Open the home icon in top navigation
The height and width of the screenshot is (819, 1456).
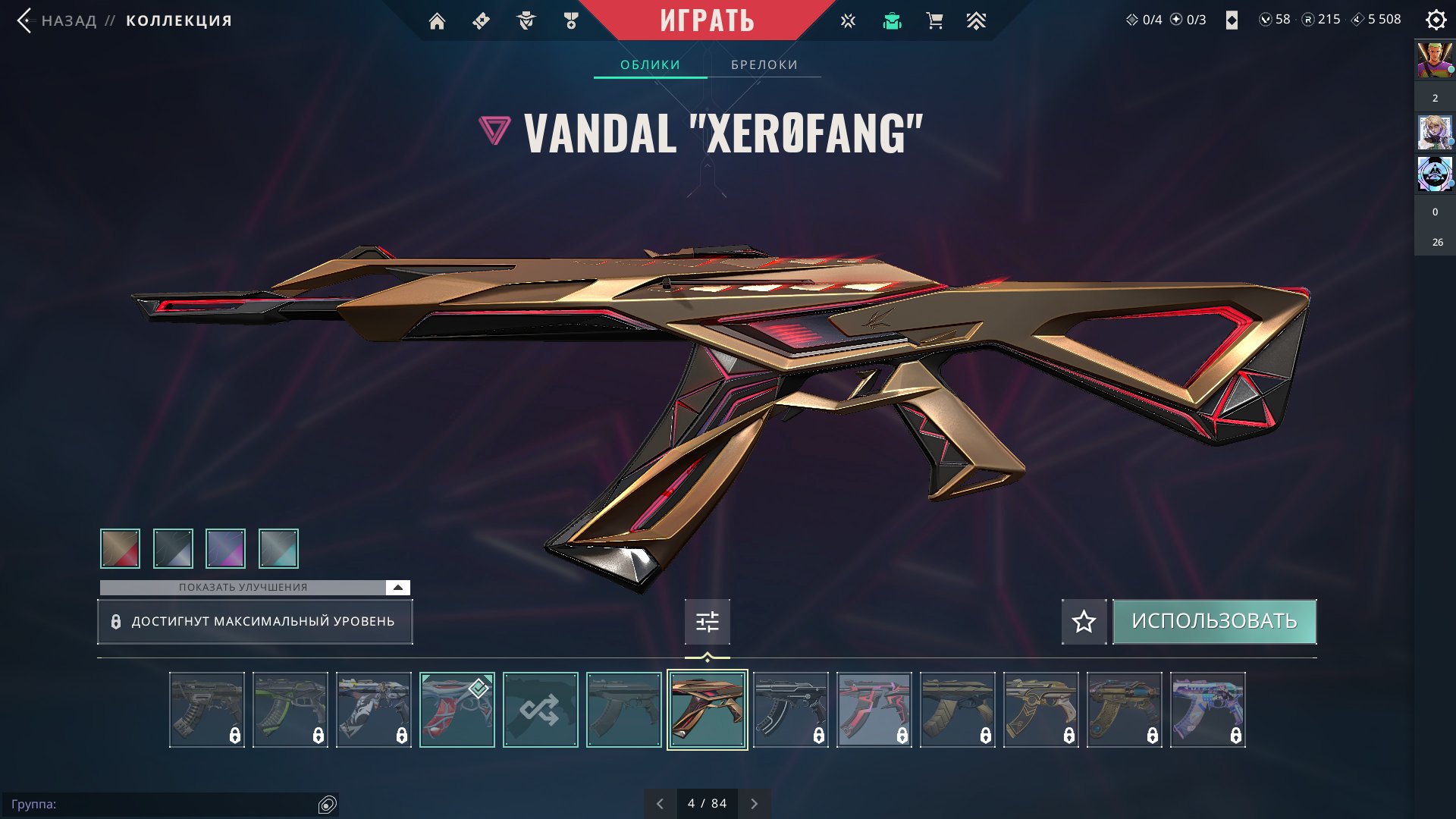(437, 21)
